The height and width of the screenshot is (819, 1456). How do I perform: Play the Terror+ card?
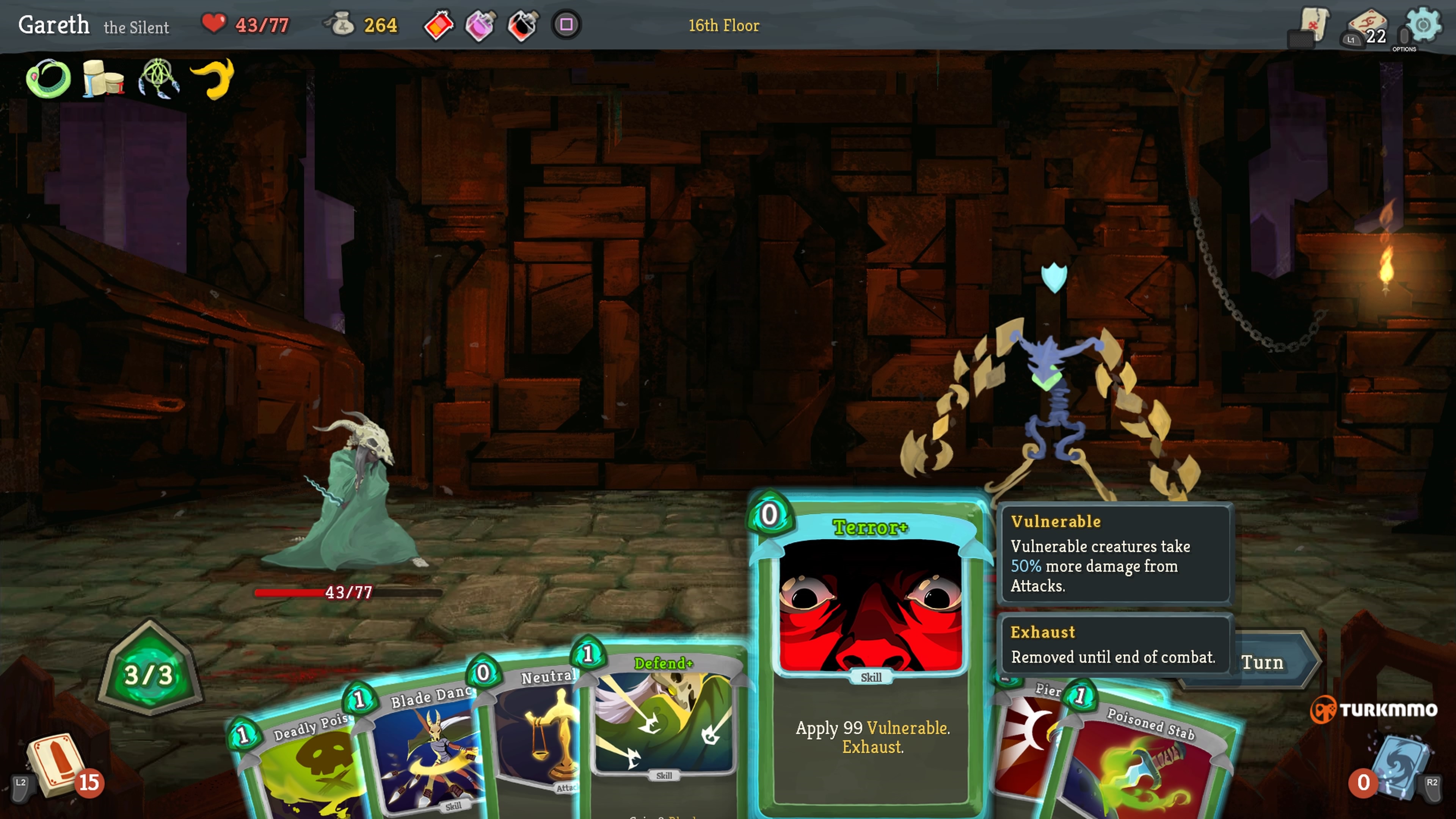pyautogui.click(x=871, y=650)
